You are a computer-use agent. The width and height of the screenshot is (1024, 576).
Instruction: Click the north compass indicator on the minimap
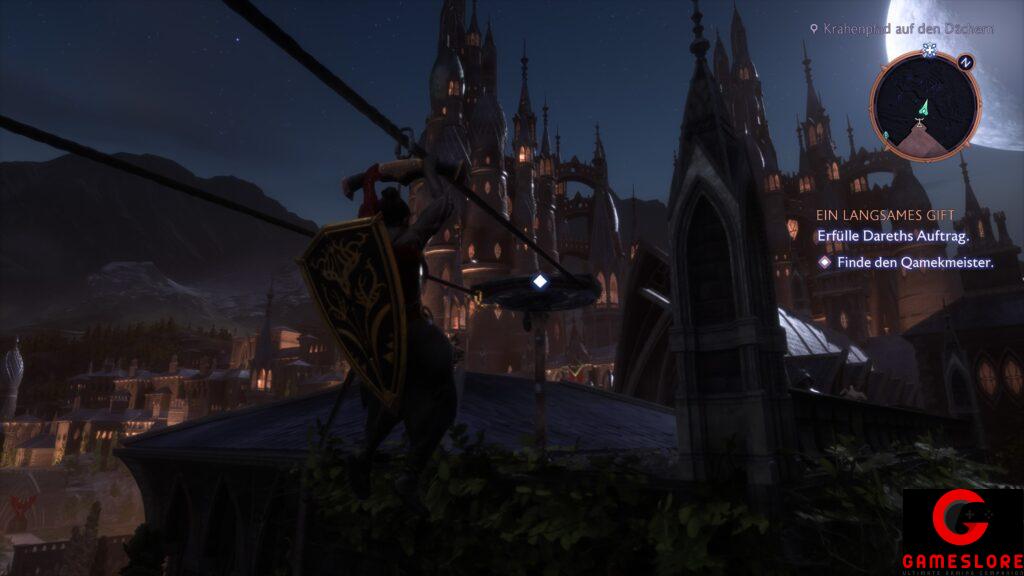[964, 62]
